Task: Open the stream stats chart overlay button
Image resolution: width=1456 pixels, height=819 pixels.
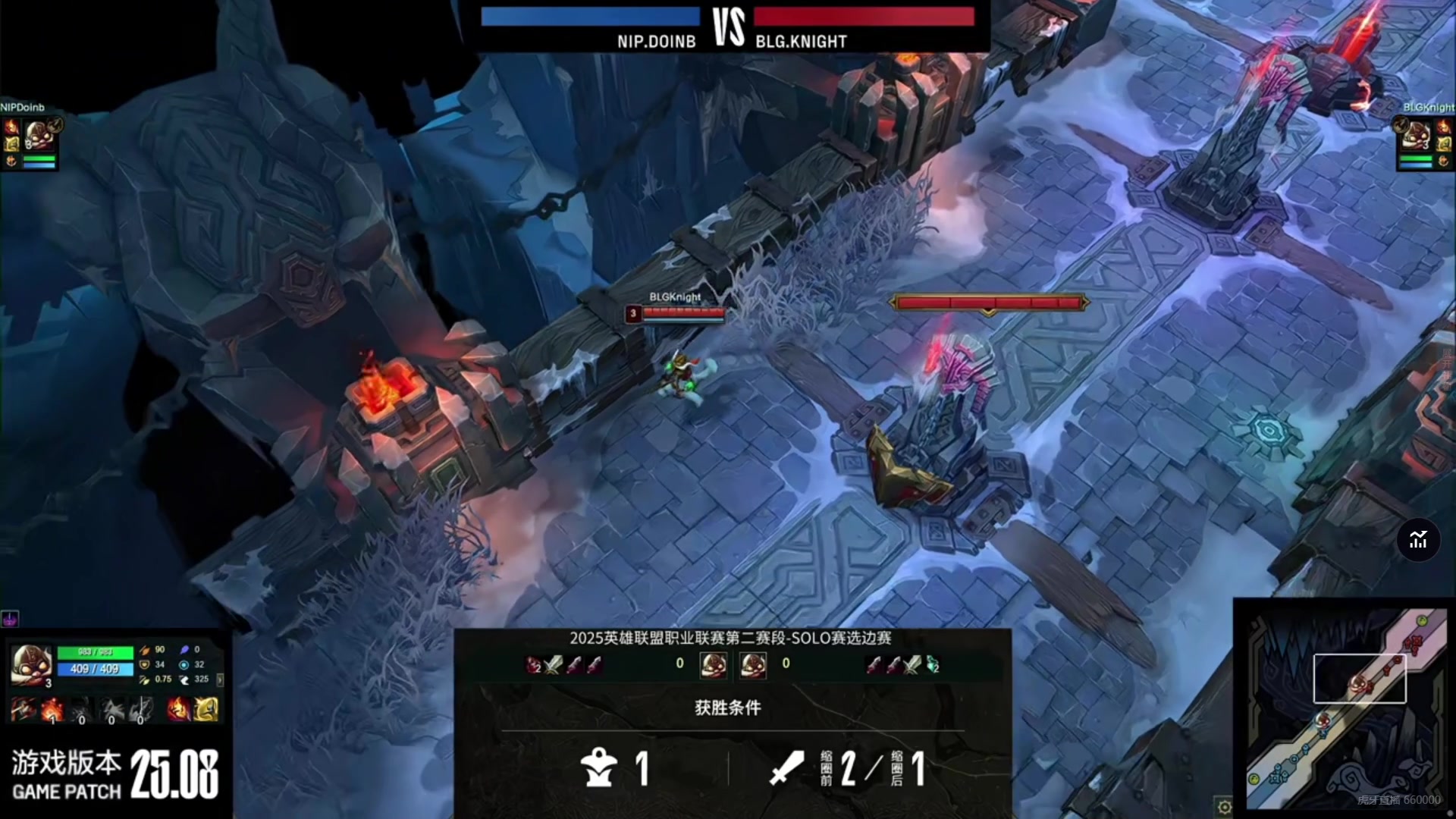Action: [x=1418, y=540]
